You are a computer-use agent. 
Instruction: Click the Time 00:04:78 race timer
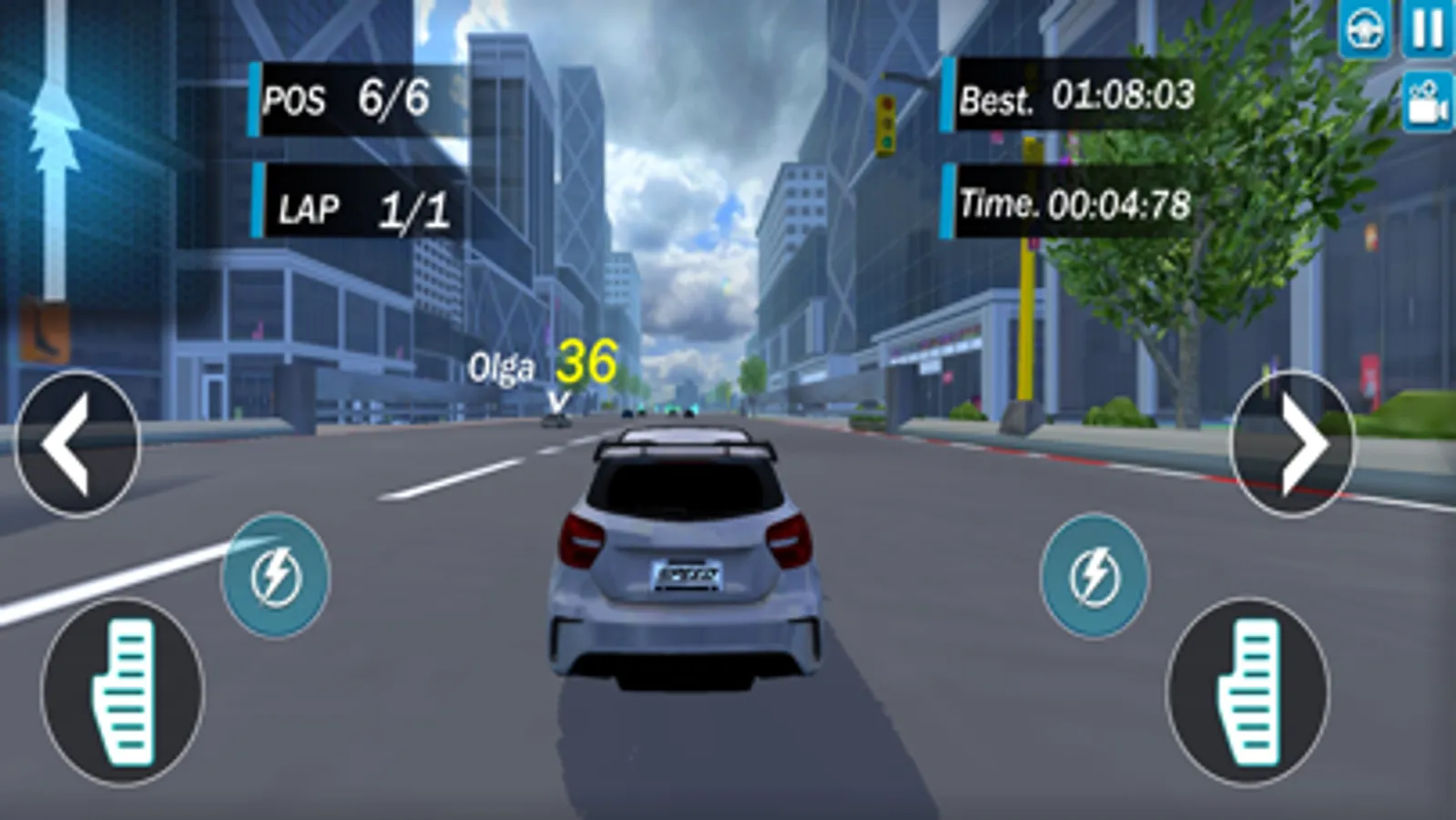(x=1072, y=202)
